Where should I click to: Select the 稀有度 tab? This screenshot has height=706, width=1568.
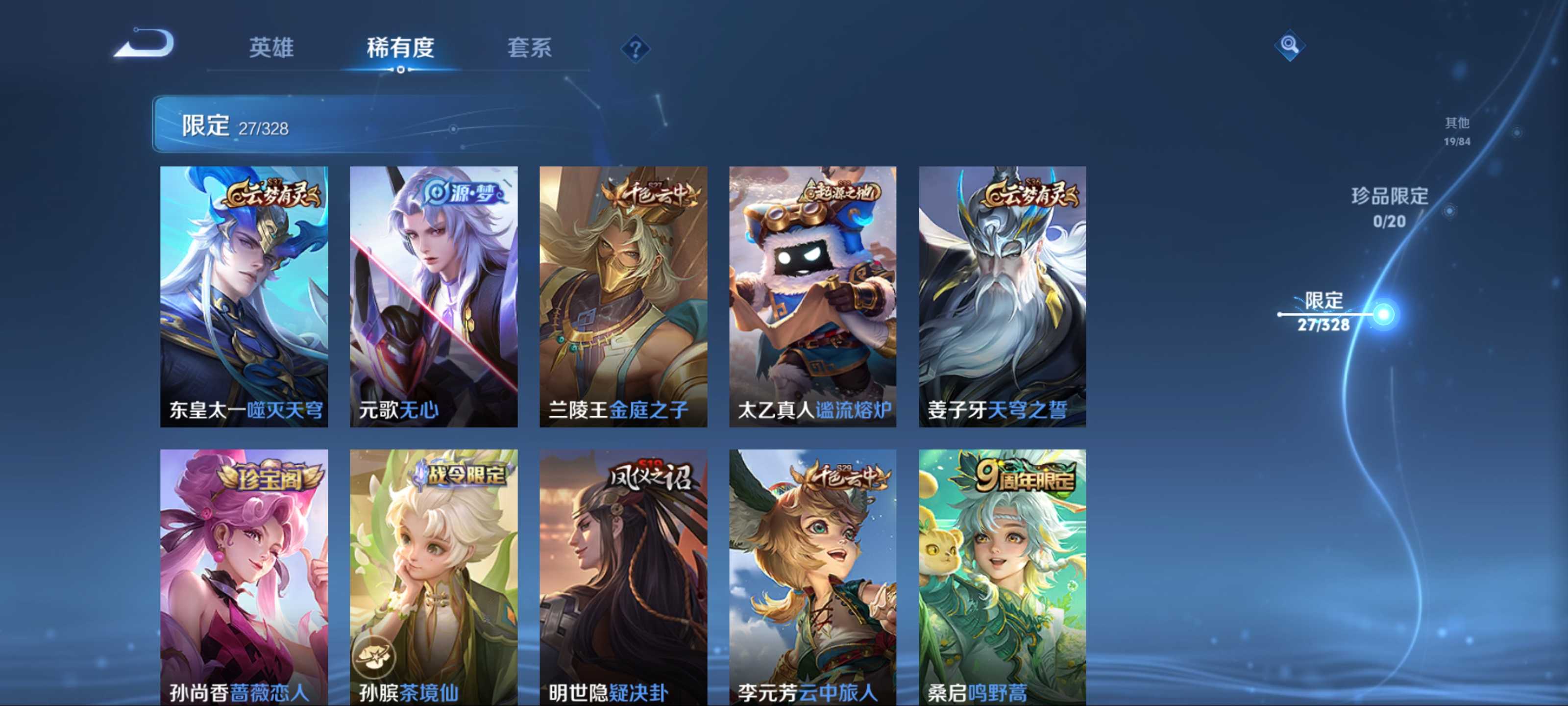click(x=400, y=48)
